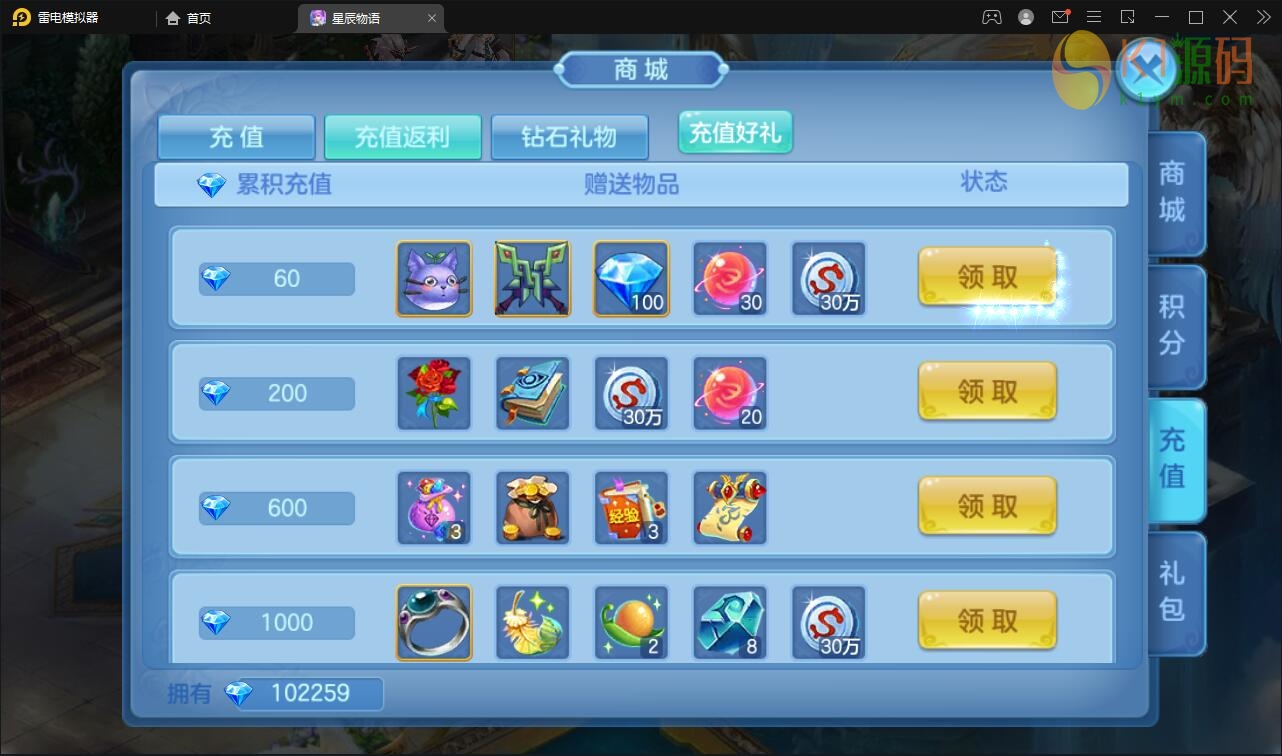
Task: Select the cat pet reward icon in 60 row
Action: click(433, 278)
